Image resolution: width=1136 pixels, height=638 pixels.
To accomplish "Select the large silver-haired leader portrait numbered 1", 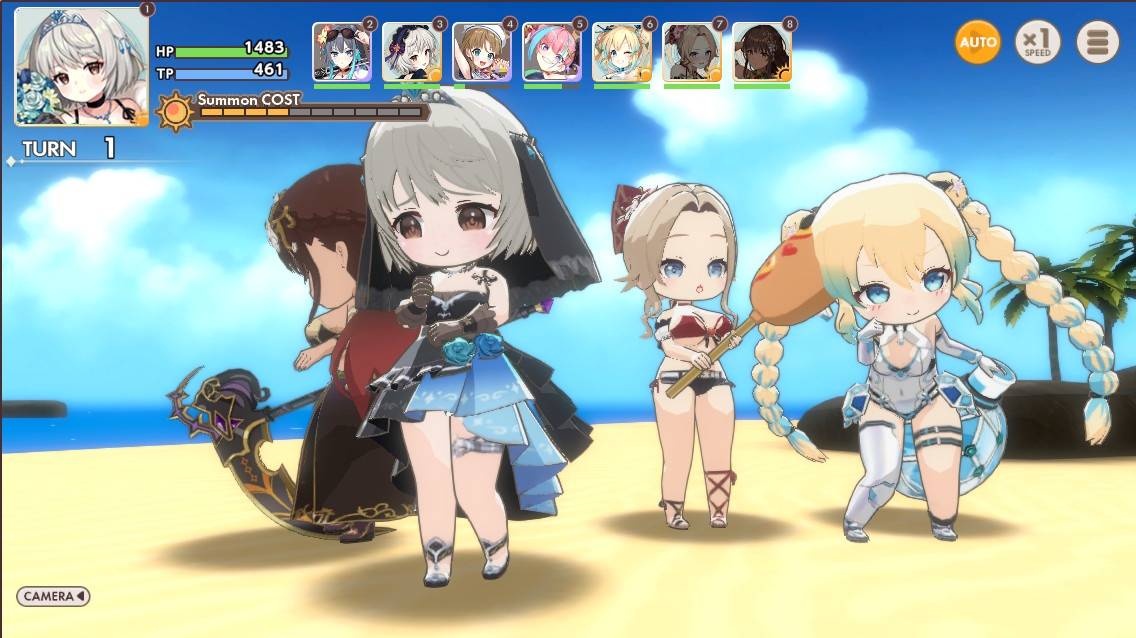I will tap(81, 66).
